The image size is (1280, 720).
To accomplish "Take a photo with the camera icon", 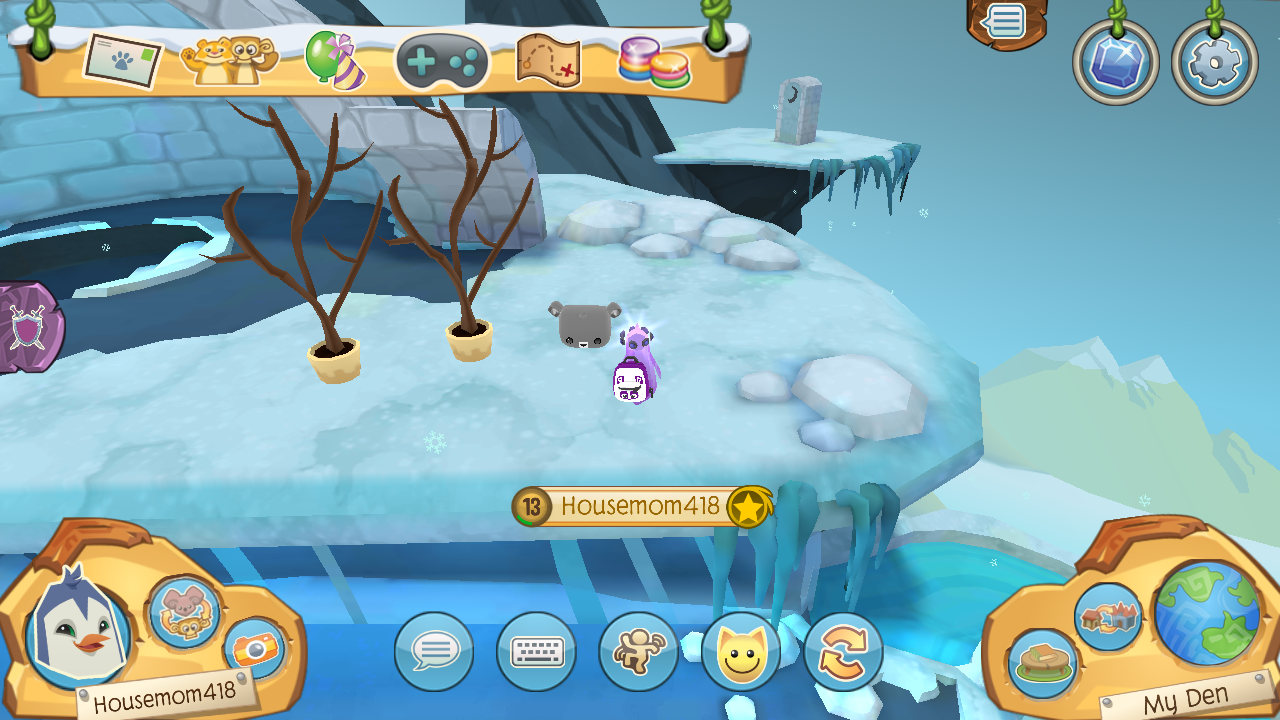I will pos(258,650).
